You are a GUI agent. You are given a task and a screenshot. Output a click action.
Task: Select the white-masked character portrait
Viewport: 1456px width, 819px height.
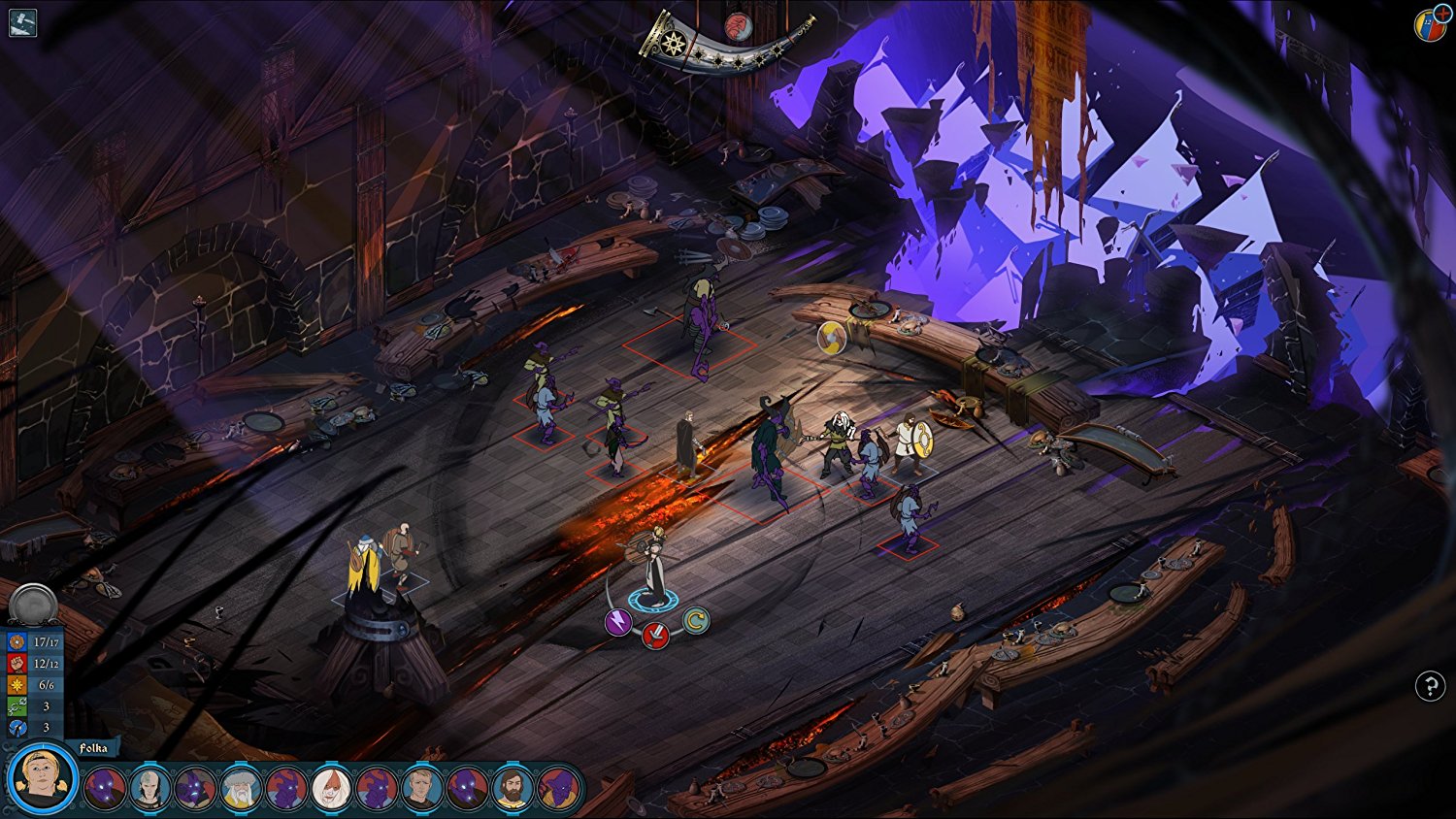[332, 787]
